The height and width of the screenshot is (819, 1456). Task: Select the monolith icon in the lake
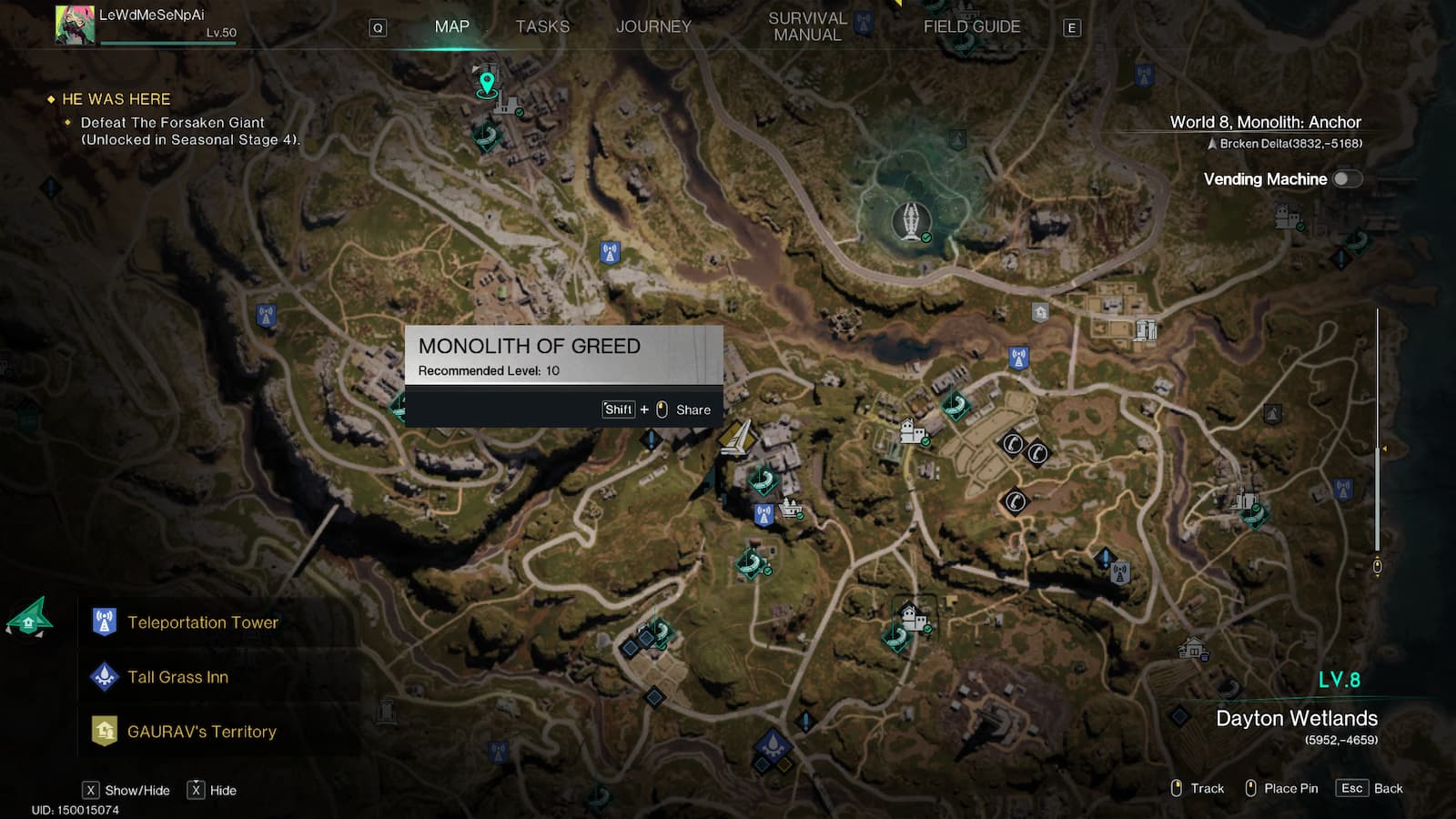pos(910,221)
